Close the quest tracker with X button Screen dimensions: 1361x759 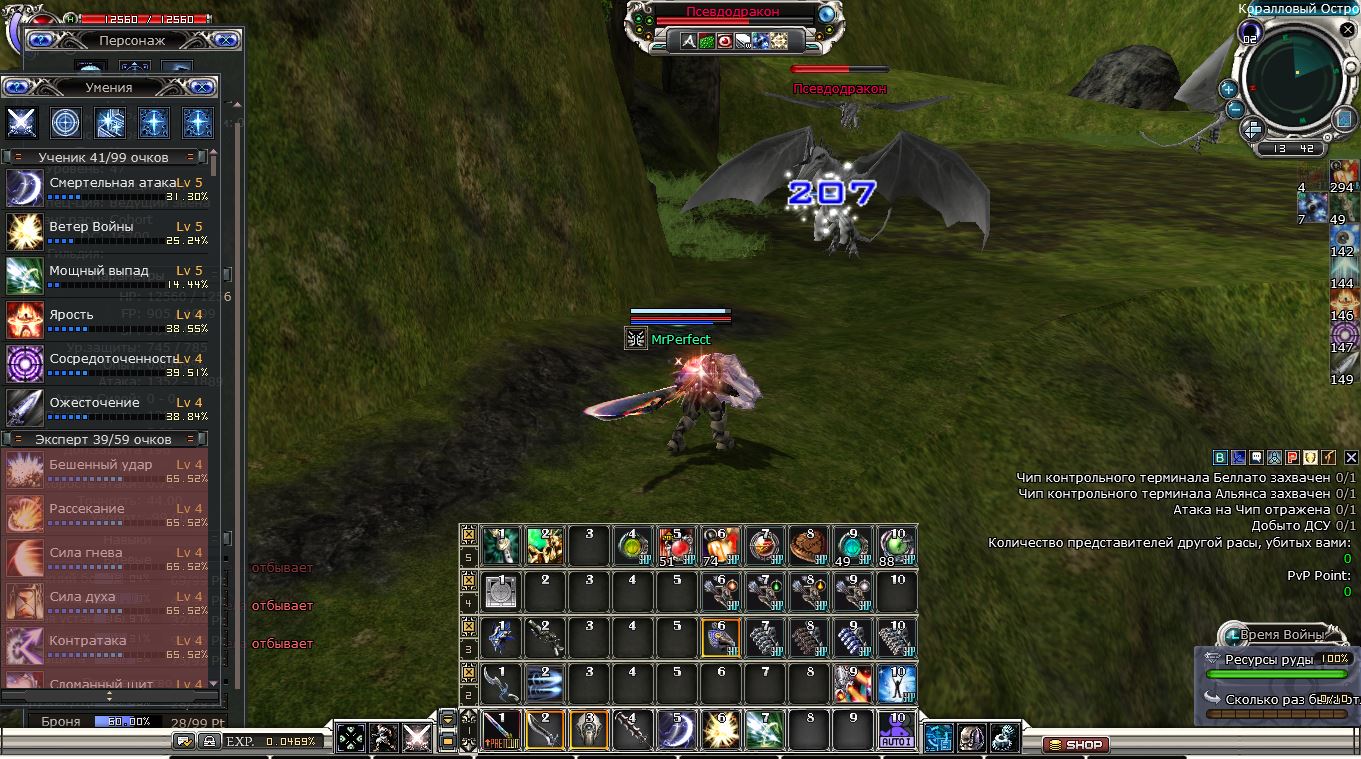(1350, 457)
